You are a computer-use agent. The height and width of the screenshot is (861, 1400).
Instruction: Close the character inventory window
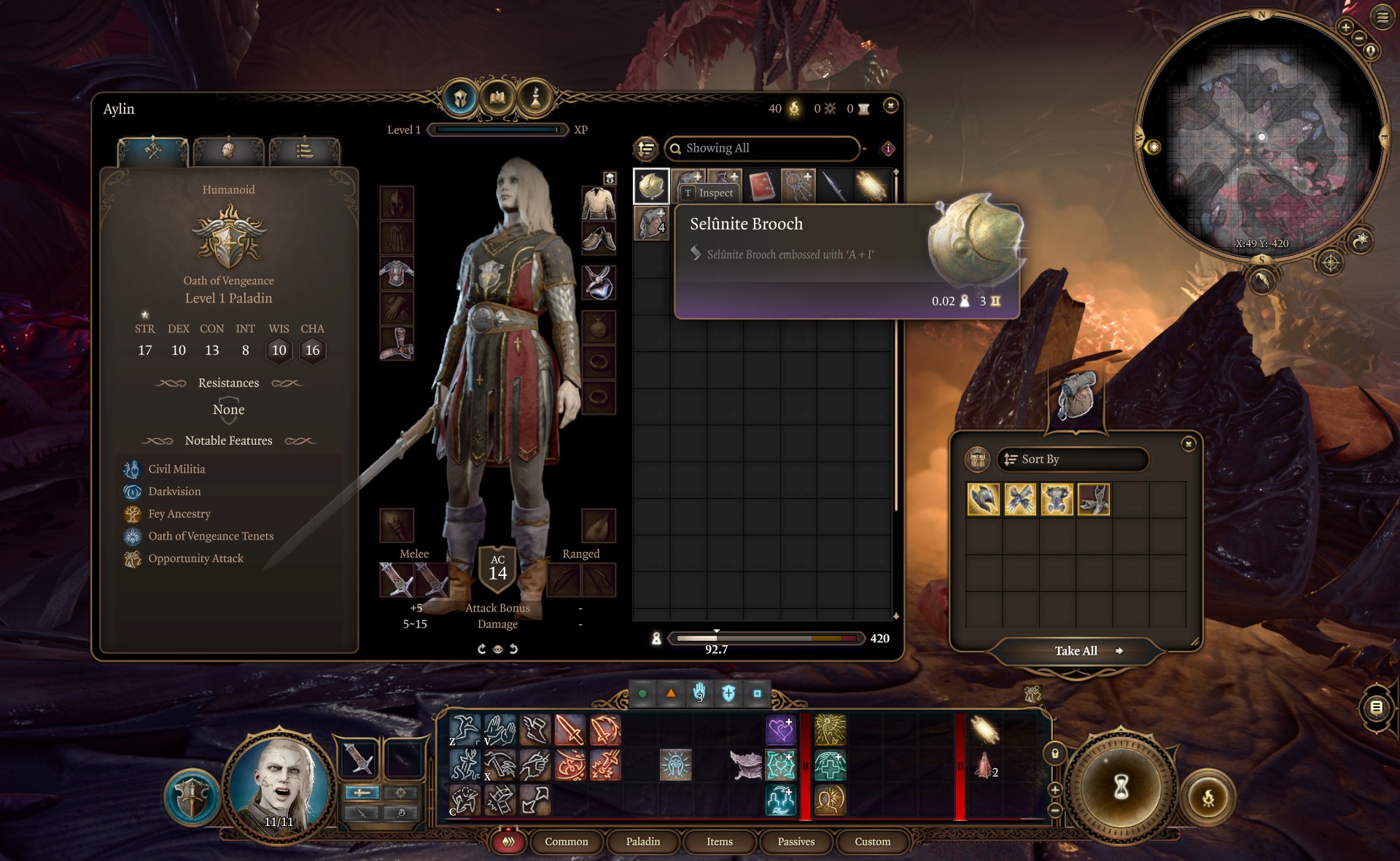click(890, 106)
